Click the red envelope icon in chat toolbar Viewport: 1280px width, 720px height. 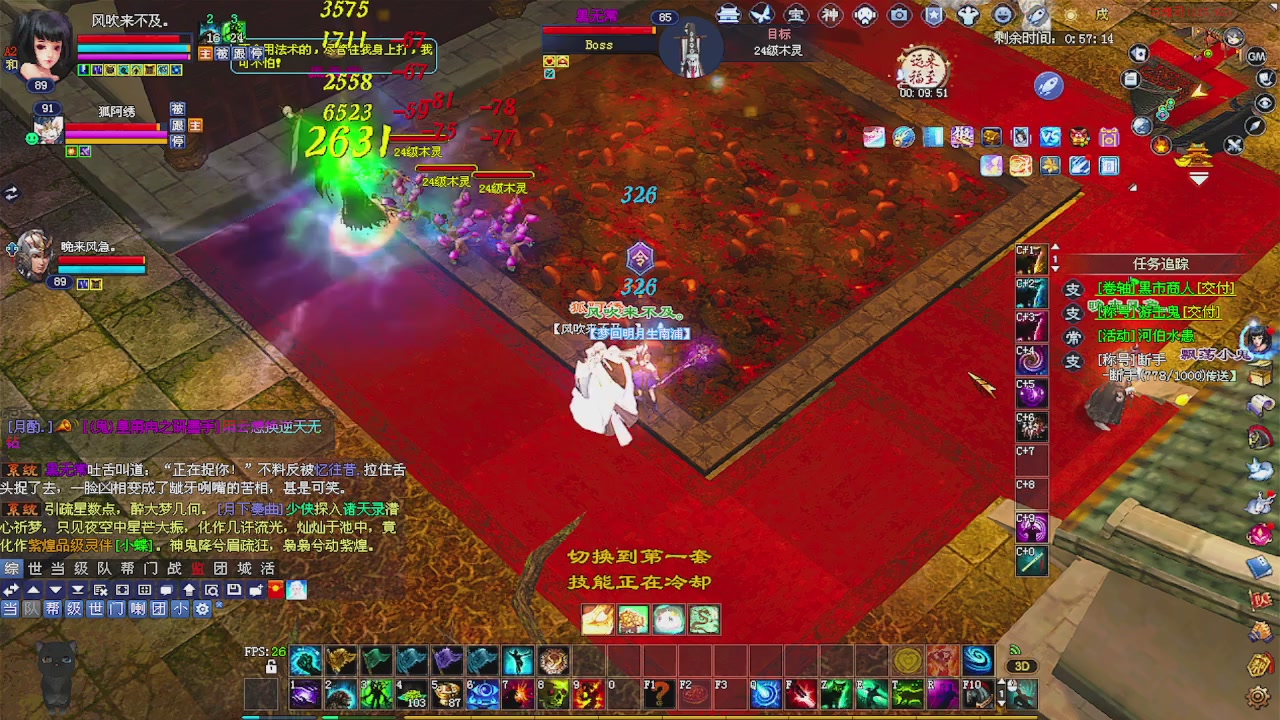[275, 590]
